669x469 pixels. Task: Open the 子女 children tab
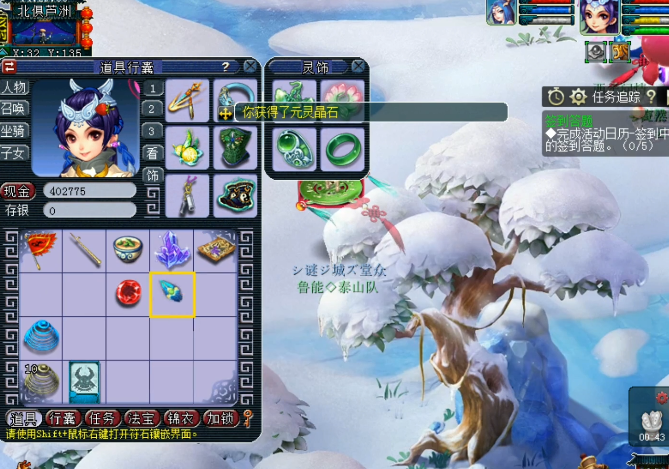coord(14,152)
